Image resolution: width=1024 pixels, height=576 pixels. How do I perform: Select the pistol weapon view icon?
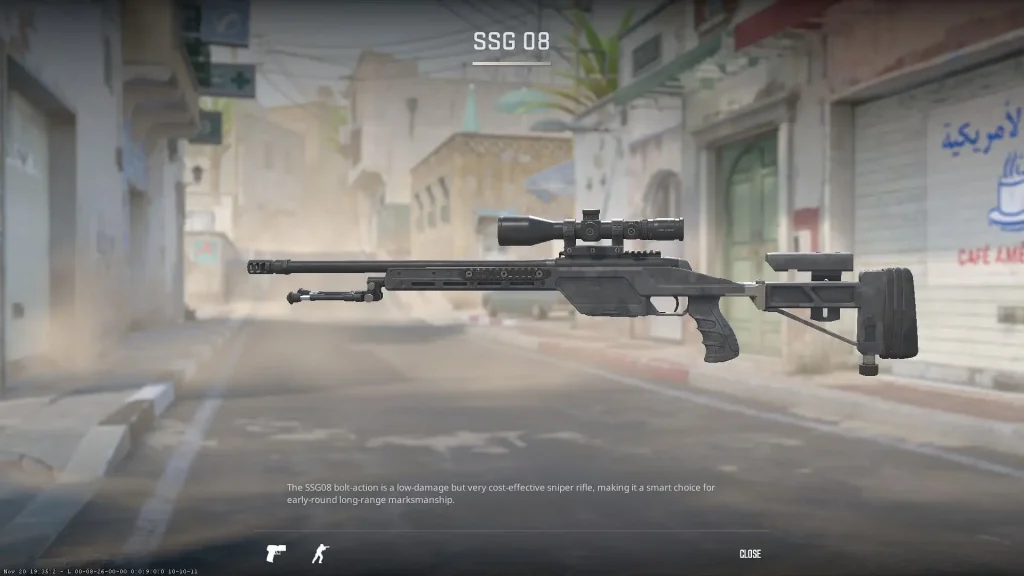[x=275, y=553]
